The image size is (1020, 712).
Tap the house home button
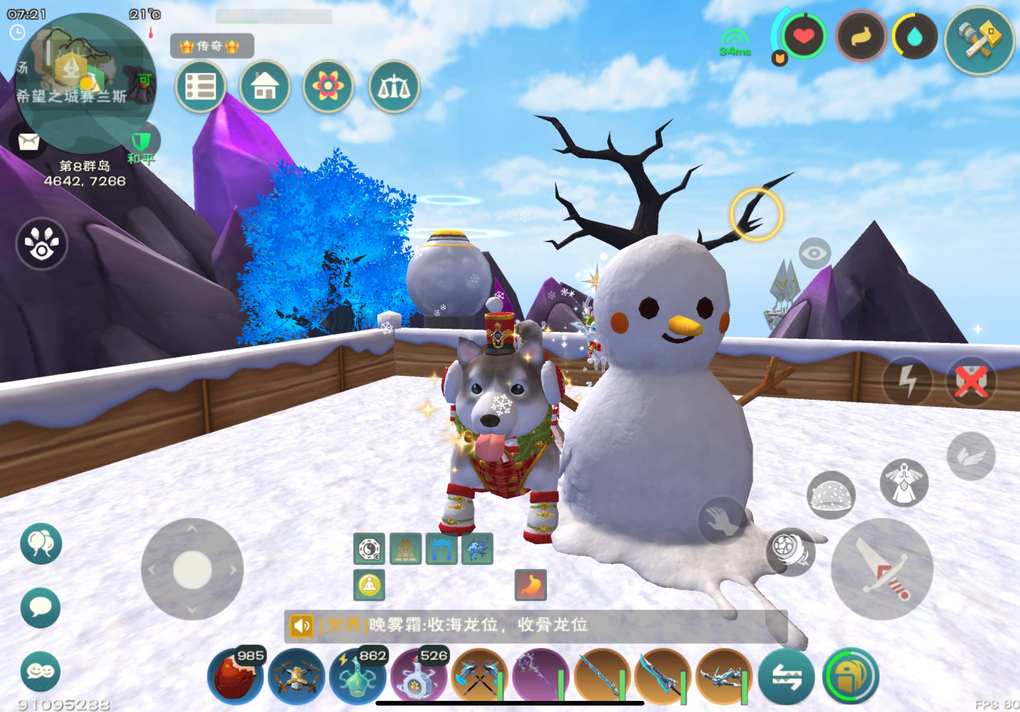pos(265,87)
